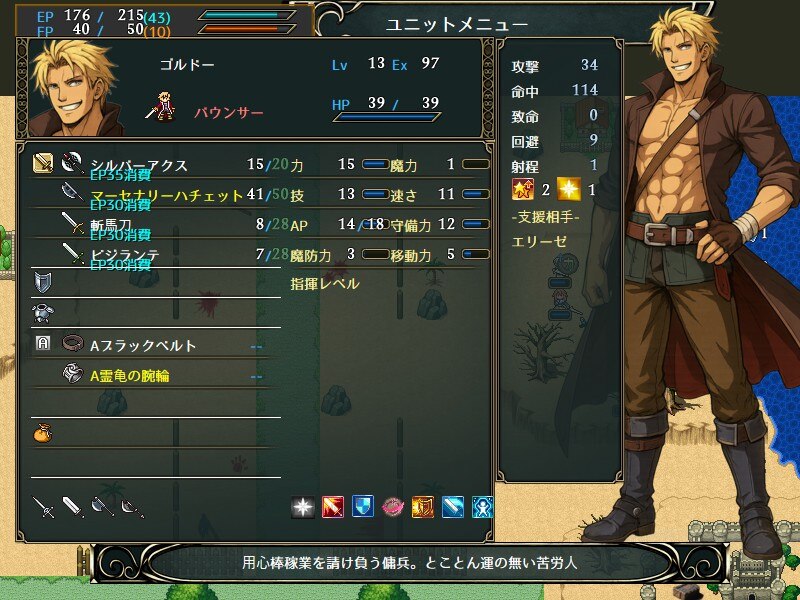This screenshot has height=600, width=800.
Task: Select the Aブラックベルト accessory
Action: click(143, 345)
